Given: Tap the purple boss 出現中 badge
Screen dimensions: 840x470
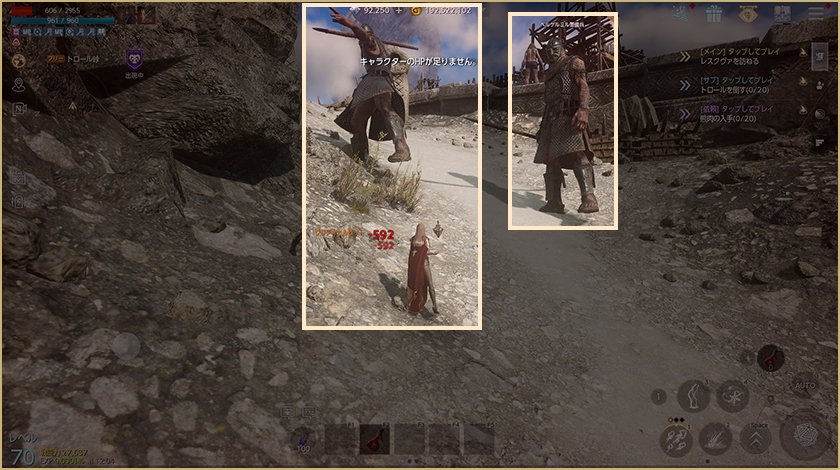Looking at the screenshot, I should coord(134,62).
